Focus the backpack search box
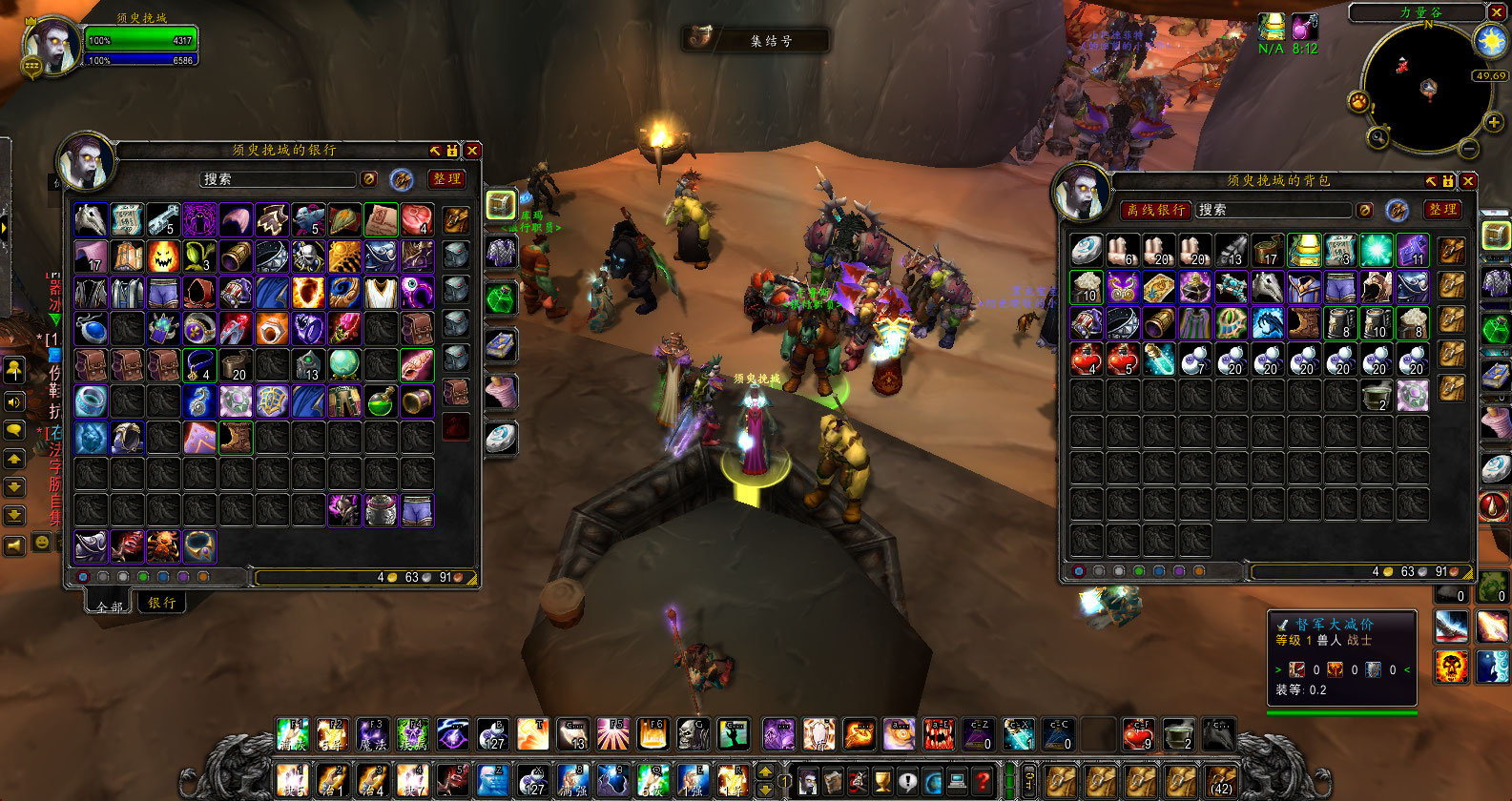The width and height of the screenshot is (1512, 801). coord(1274,210)
